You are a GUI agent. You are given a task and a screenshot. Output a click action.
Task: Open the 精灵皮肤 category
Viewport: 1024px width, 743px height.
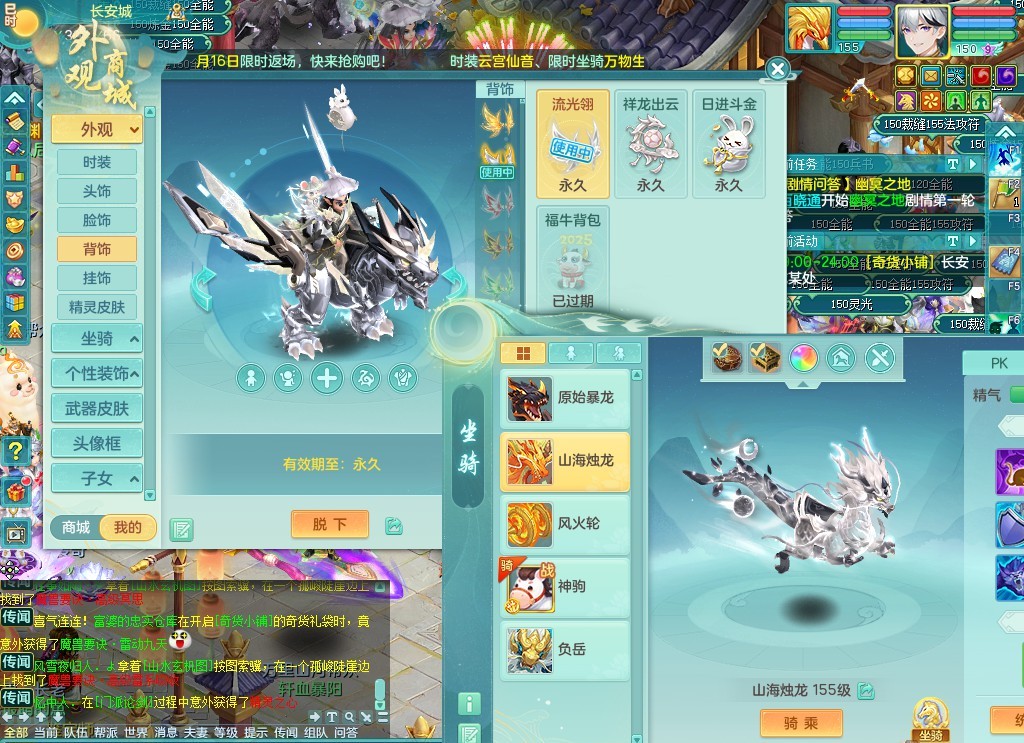click(x=97, y=307)
